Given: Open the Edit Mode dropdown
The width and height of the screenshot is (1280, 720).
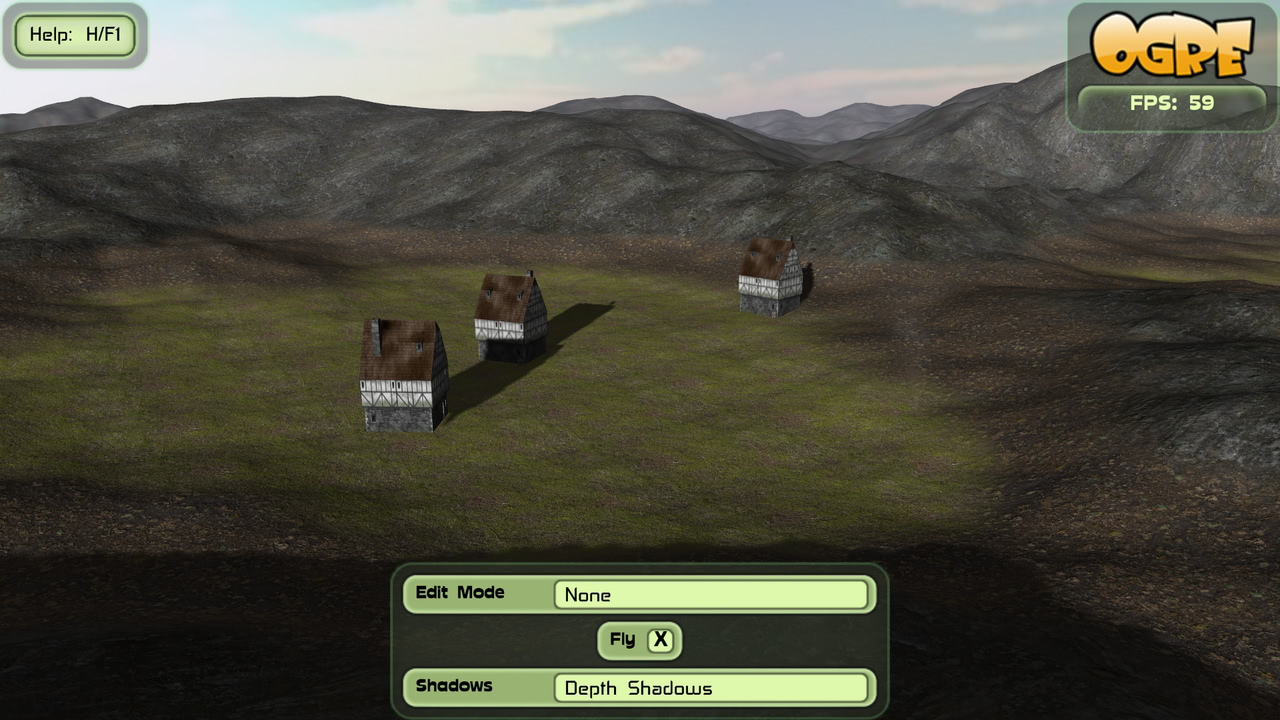Looking at the screenshot, I should click(710, 595).
